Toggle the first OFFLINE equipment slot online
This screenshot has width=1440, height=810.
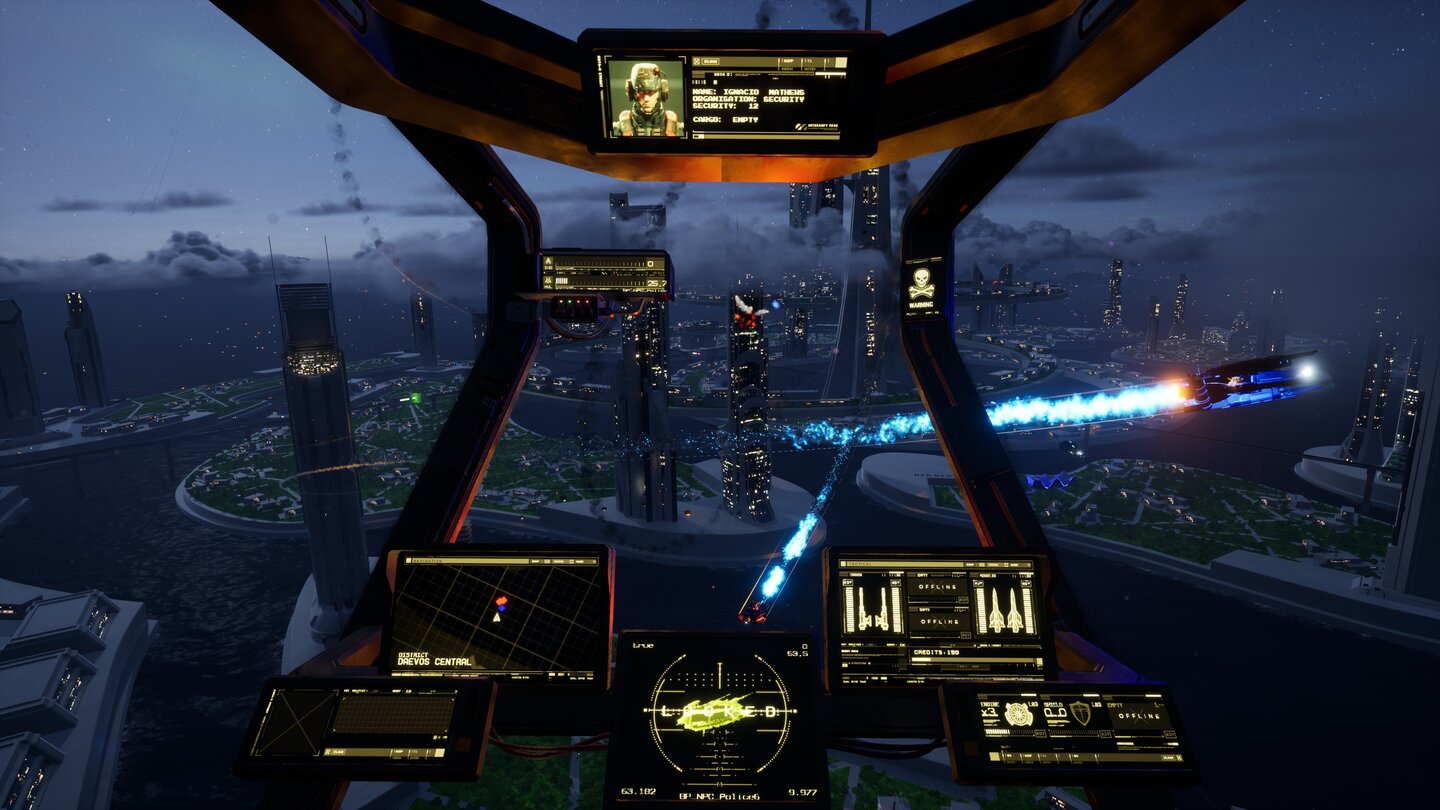click(x=937, y=585)
